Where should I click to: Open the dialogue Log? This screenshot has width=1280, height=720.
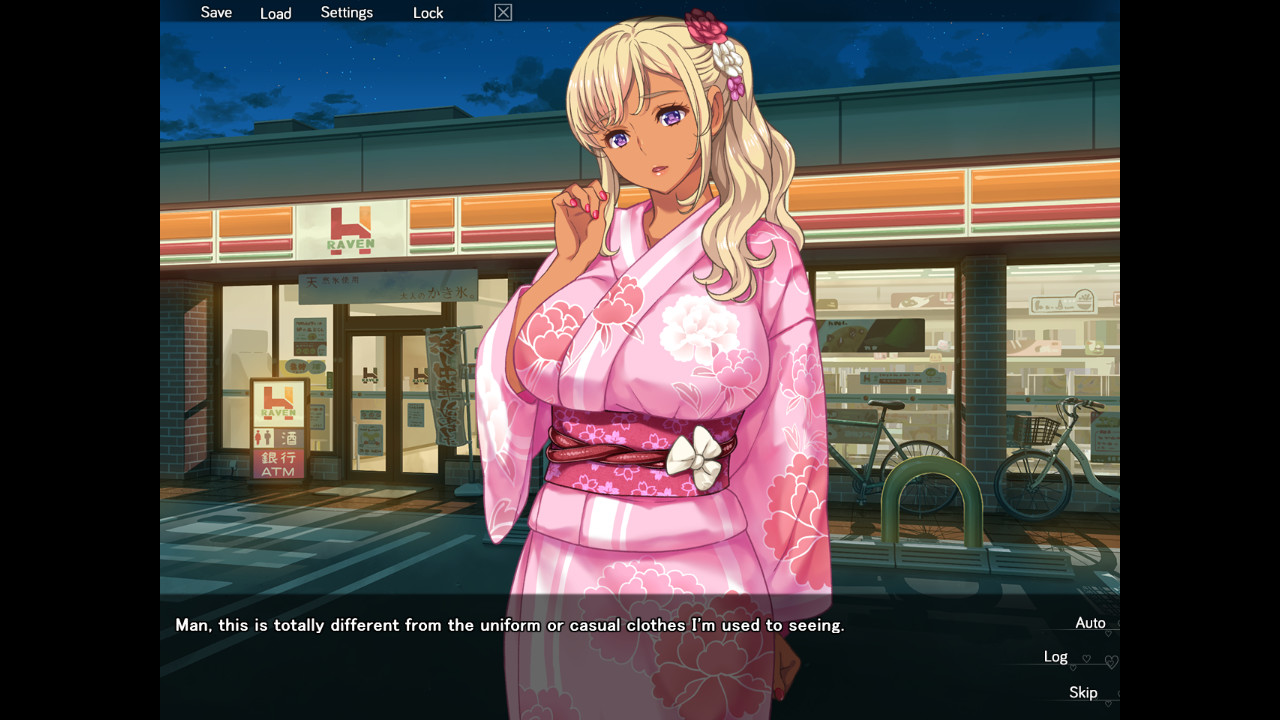1056,657
